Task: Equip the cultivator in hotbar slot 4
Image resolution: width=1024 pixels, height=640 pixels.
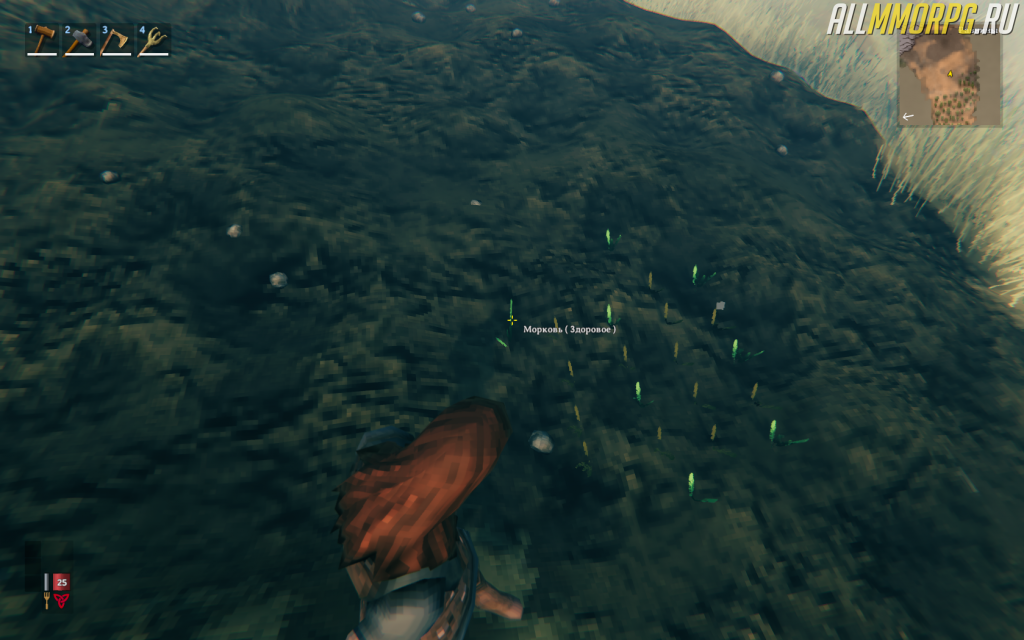Action: click(153, 40)
